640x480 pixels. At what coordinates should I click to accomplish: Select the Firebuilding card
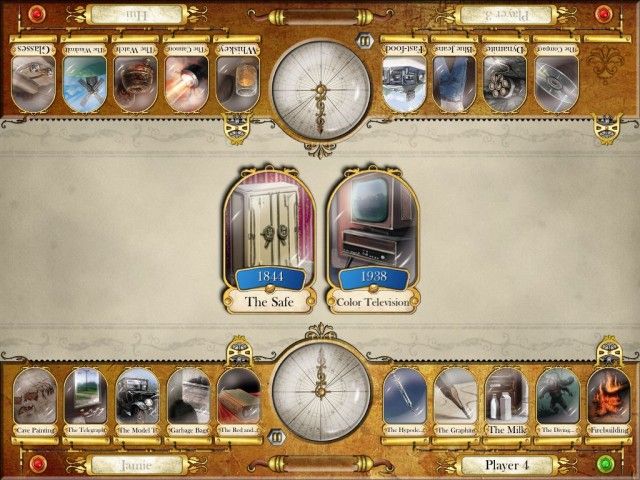pos(608,402)
